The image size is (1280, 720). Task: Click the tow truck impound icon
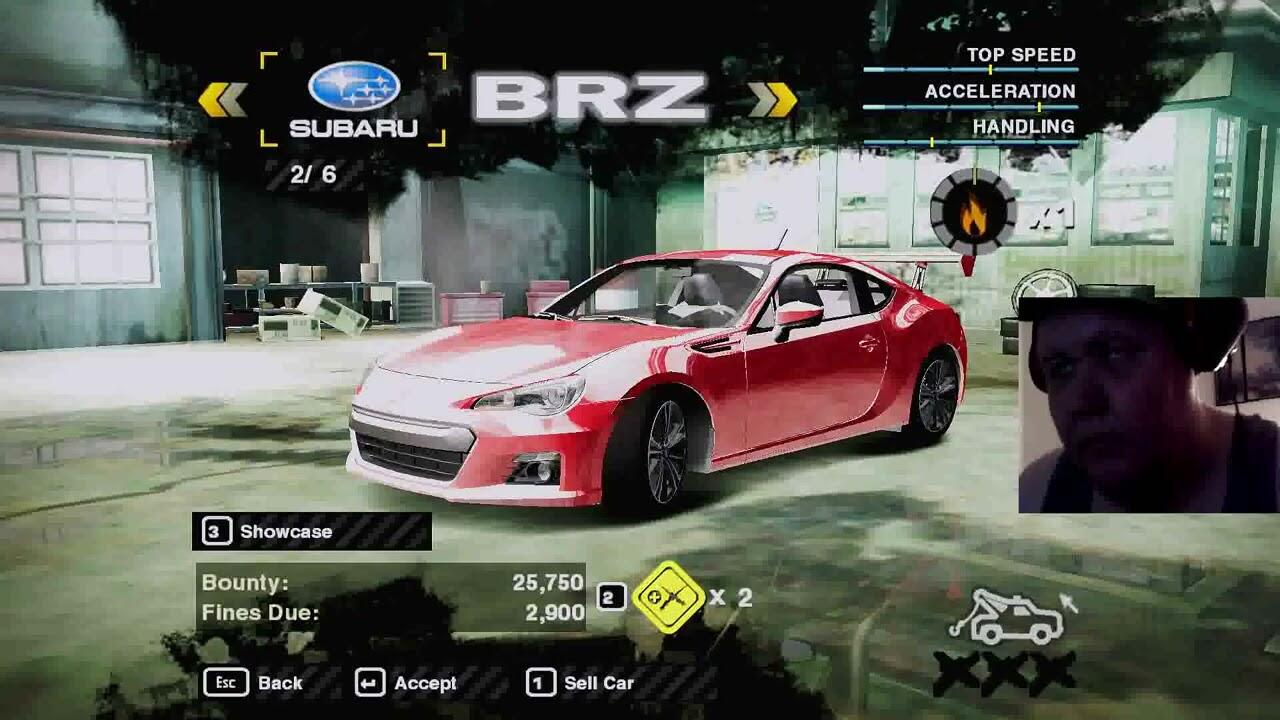point(1008,620)
